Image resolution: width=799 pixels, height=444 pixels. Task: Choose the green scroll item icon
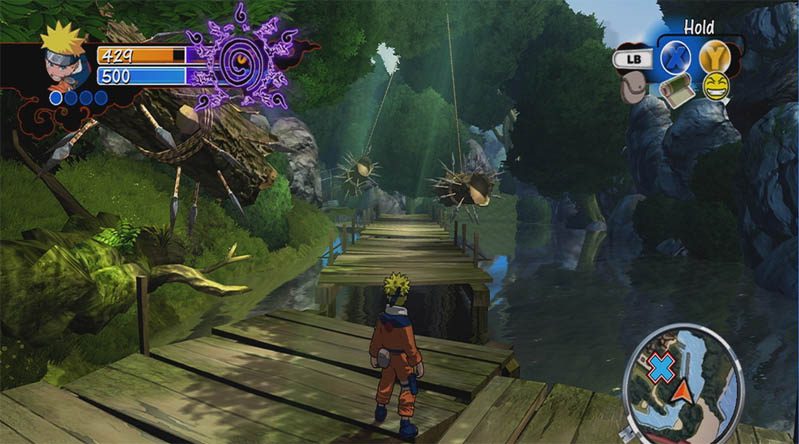pyautogui.click(x=677, y=89)
